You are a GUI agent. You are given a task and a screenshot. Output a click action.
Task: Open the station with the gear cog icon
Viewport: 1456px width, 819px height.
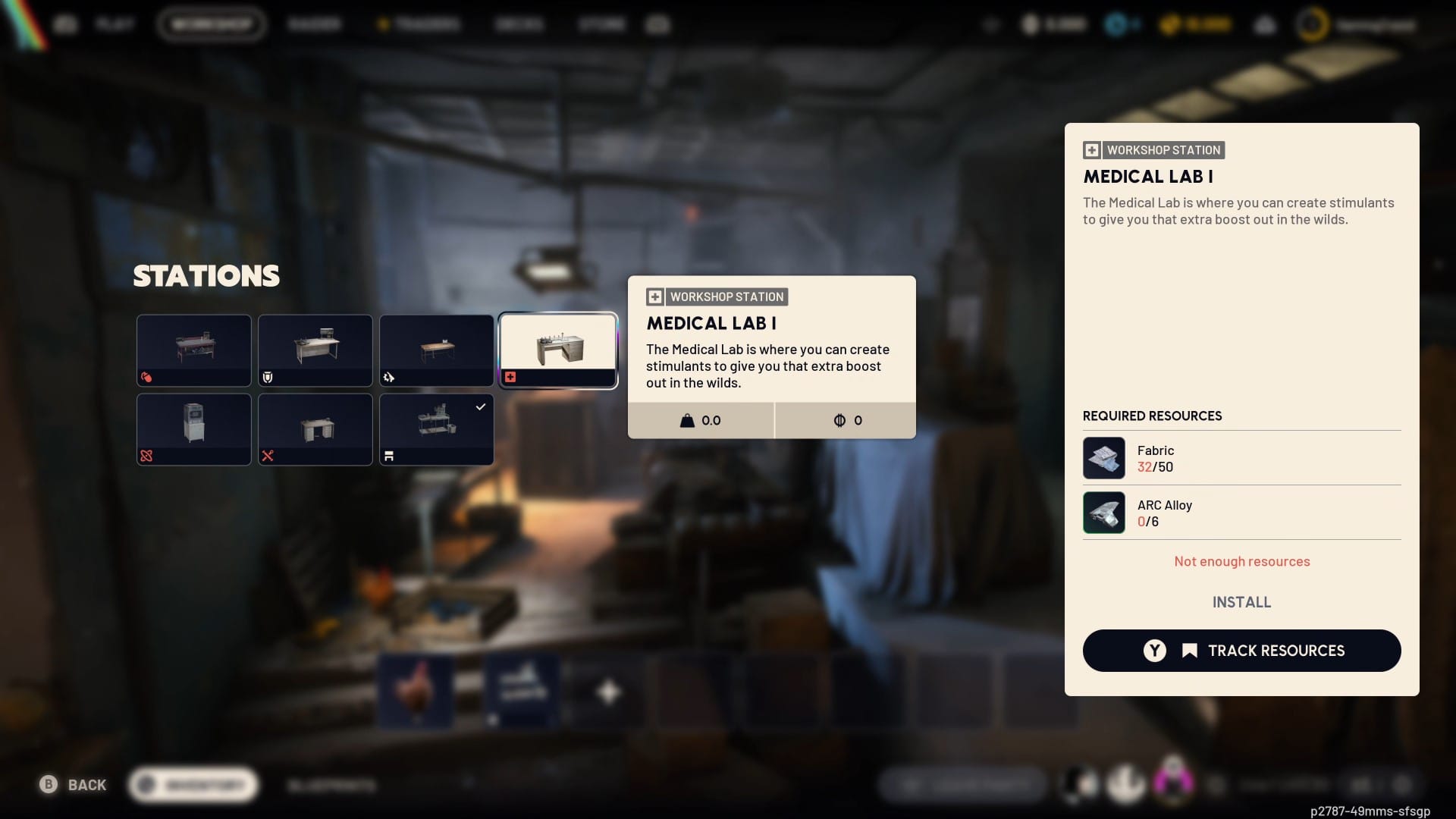[x=437, y=350]
